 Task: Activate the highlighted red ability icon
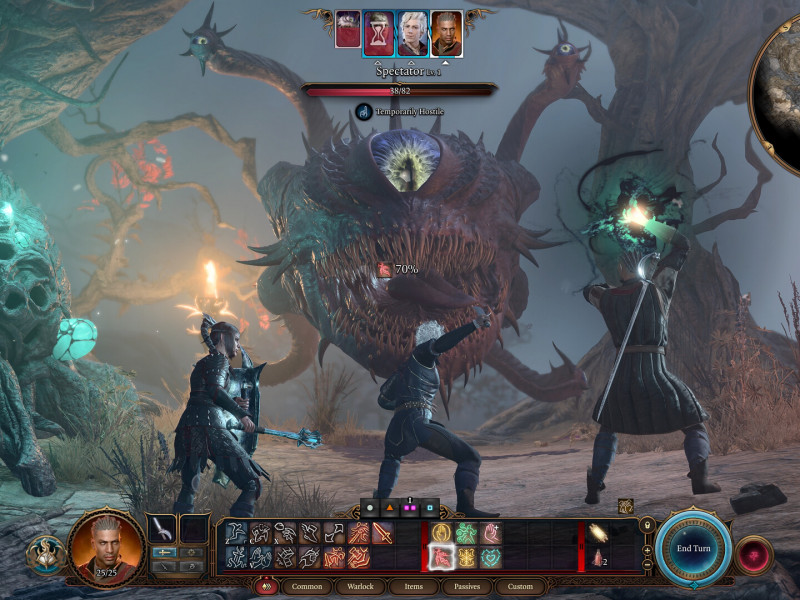(x=440, y=557)
